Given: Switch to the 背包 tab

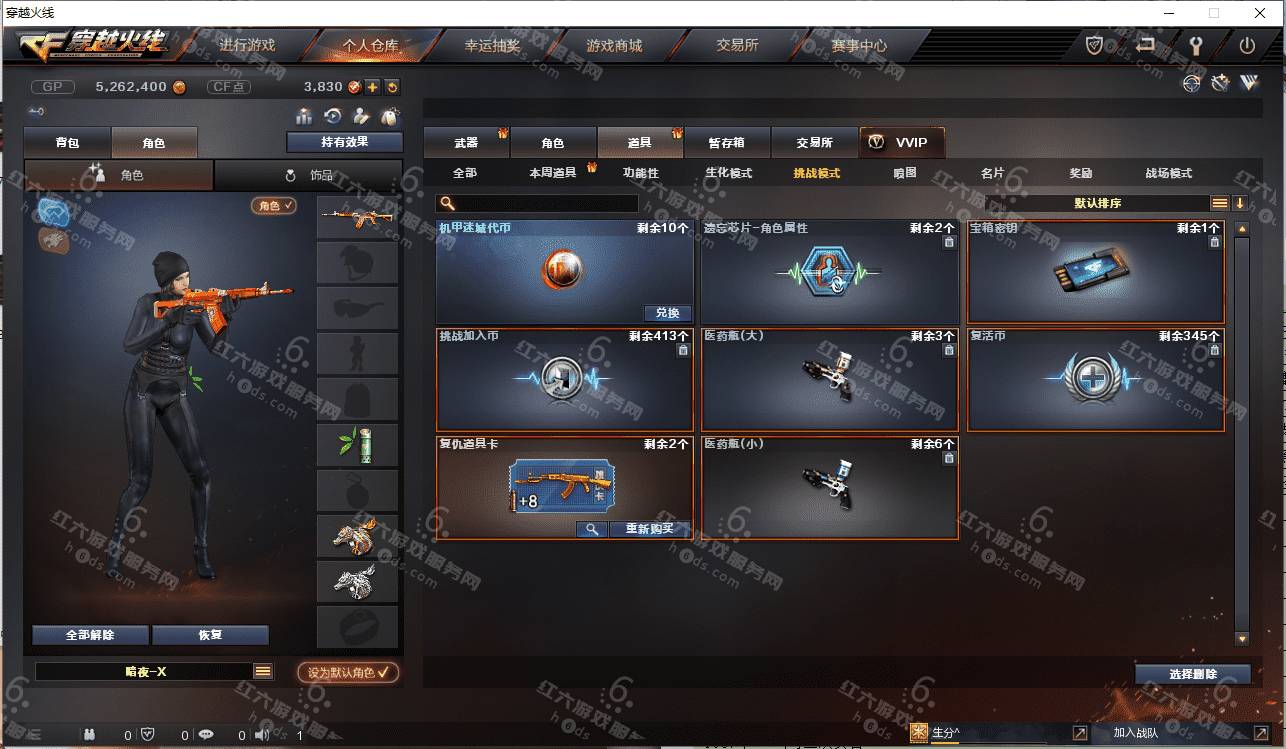Looking at the screenshot, I should (67, 143).
